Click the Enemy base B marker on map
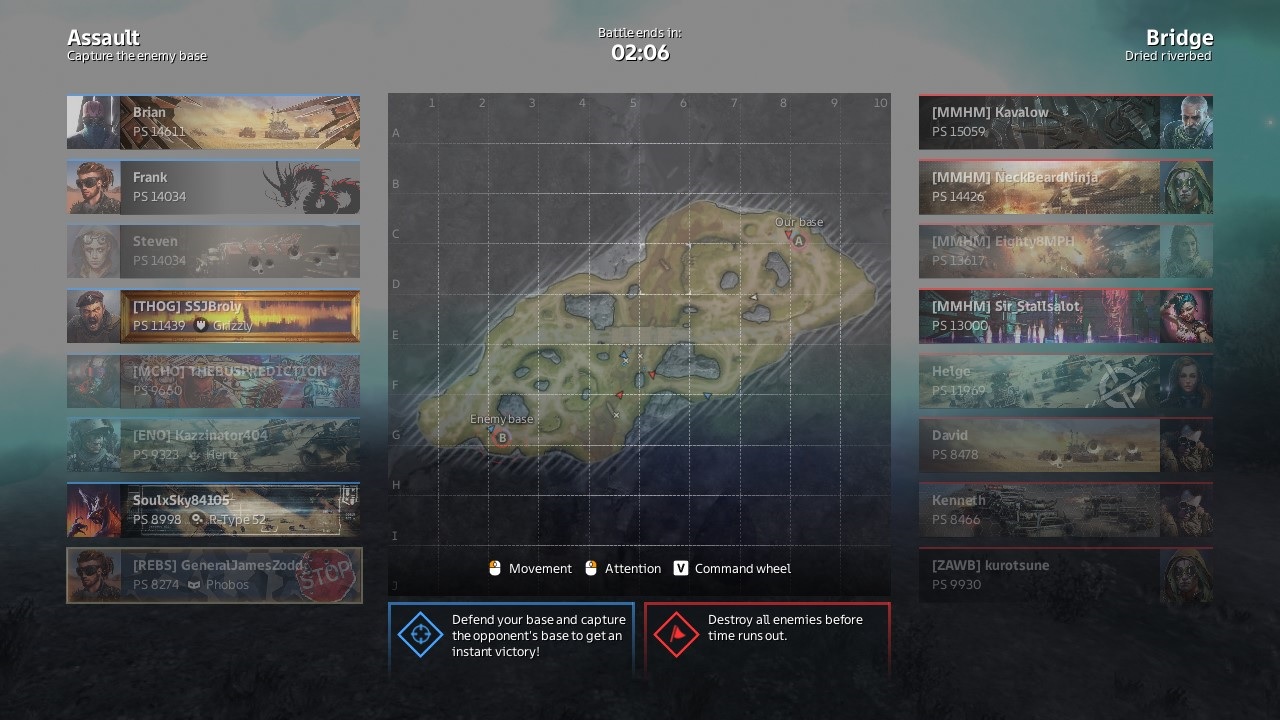 (x=502, y=437)
